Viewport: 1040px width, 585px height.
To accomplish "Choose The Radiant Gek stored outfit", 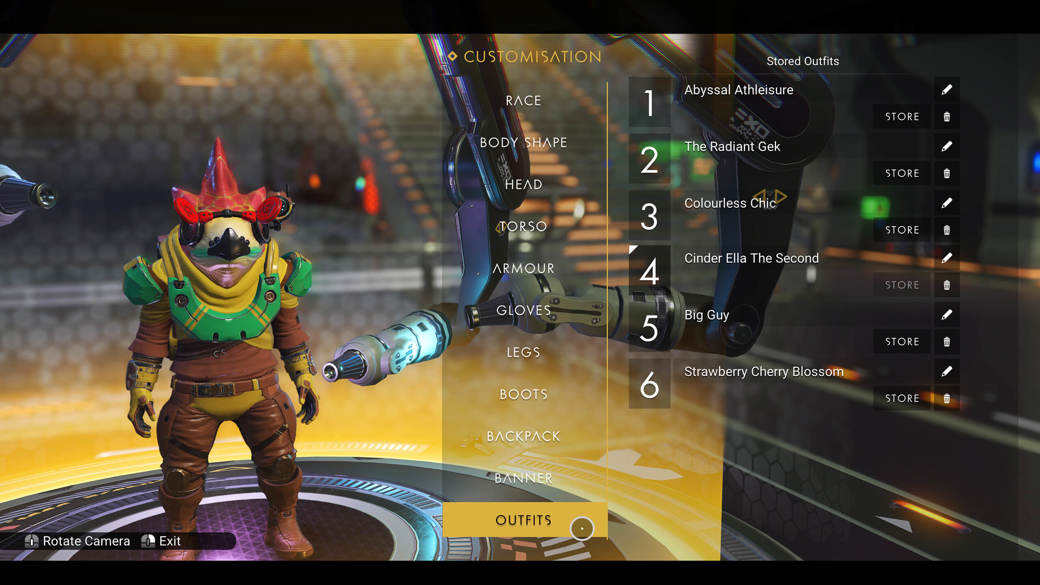I will coord(732,147).
